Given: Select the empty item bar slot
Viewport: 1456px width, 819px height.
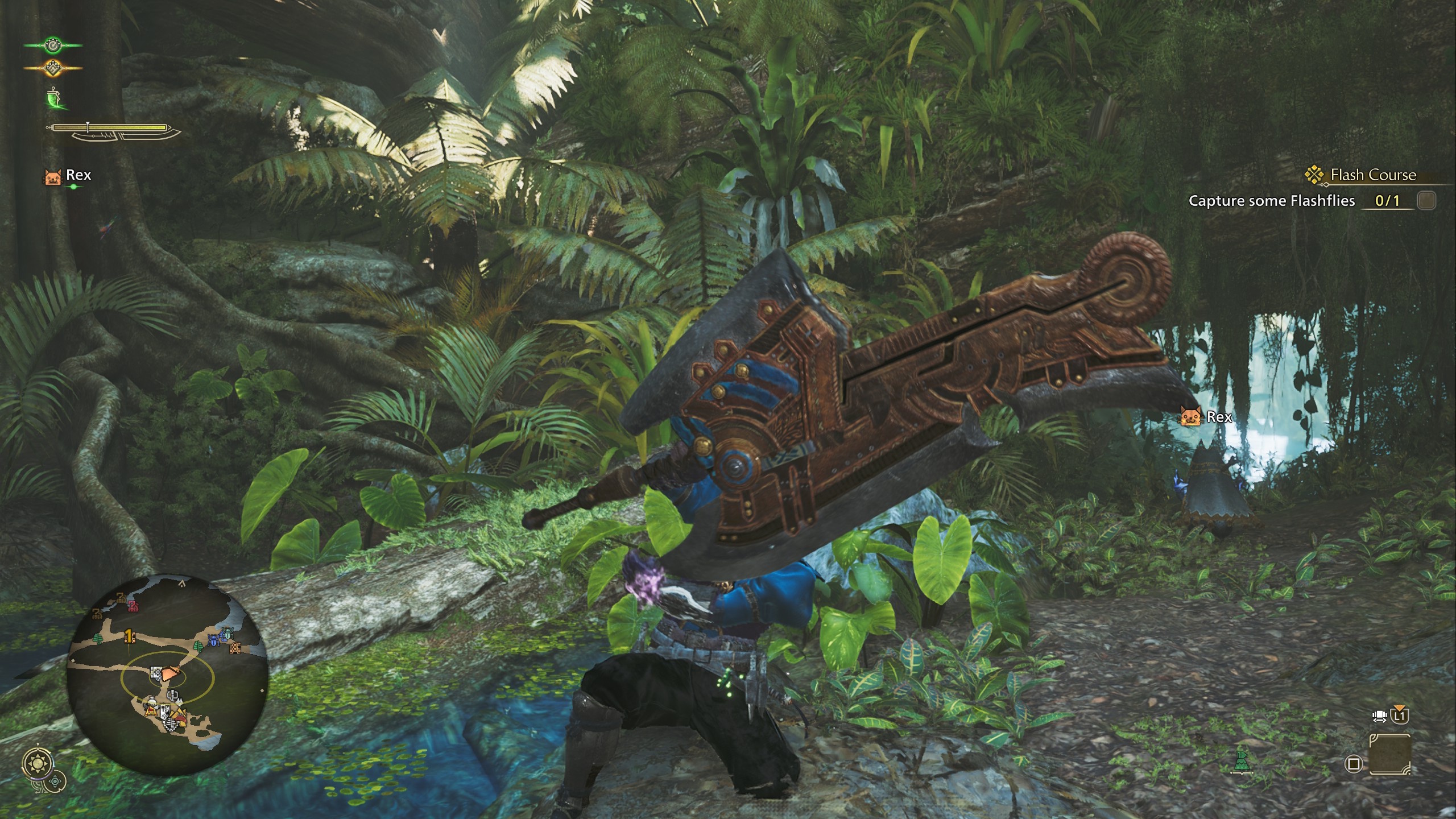Looking at the screenshot, I should point(1389,754).
